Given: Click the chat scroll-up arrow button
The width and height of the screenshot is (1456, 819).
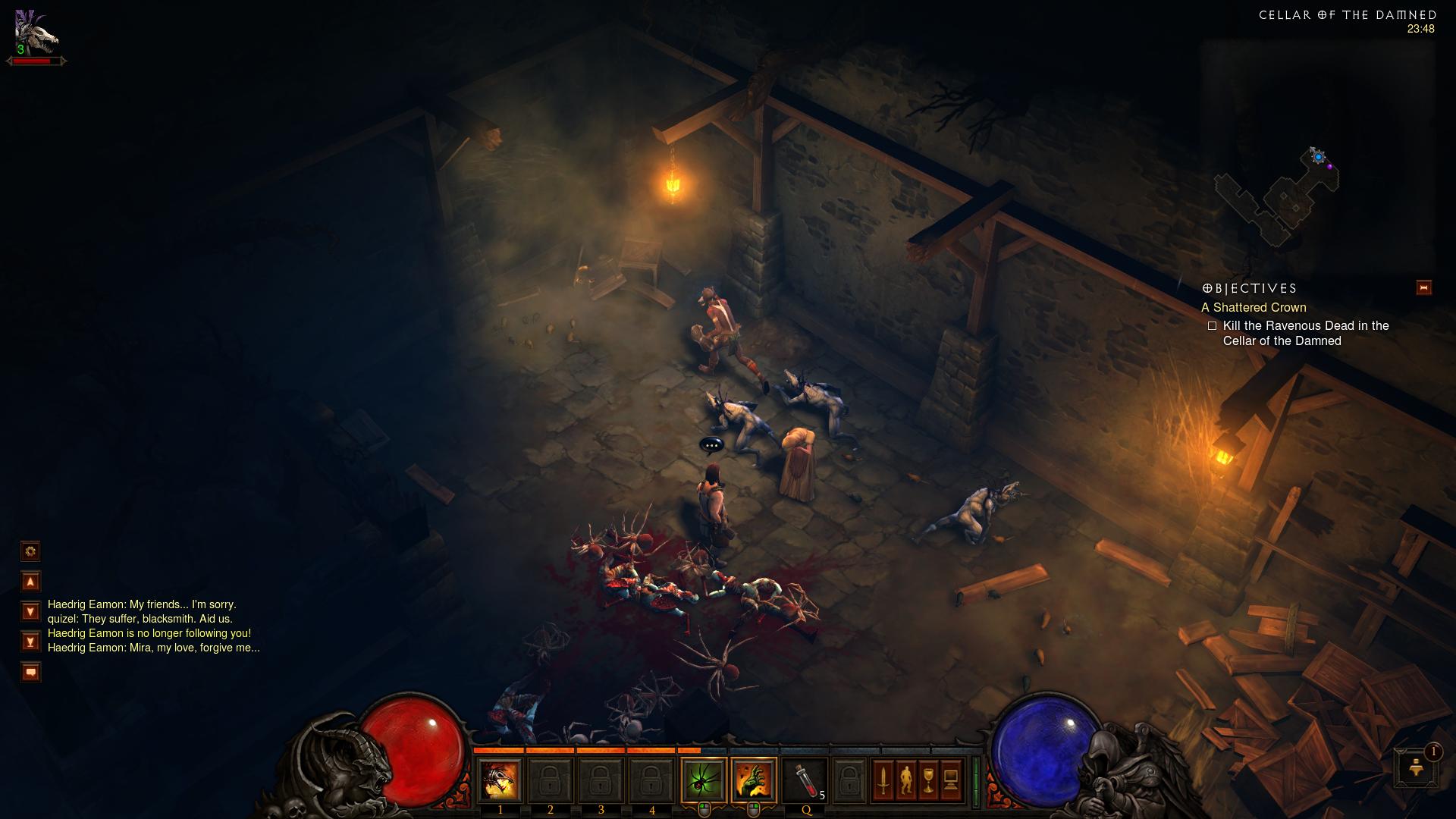Looking at the screenshot, I should point(30,582).
